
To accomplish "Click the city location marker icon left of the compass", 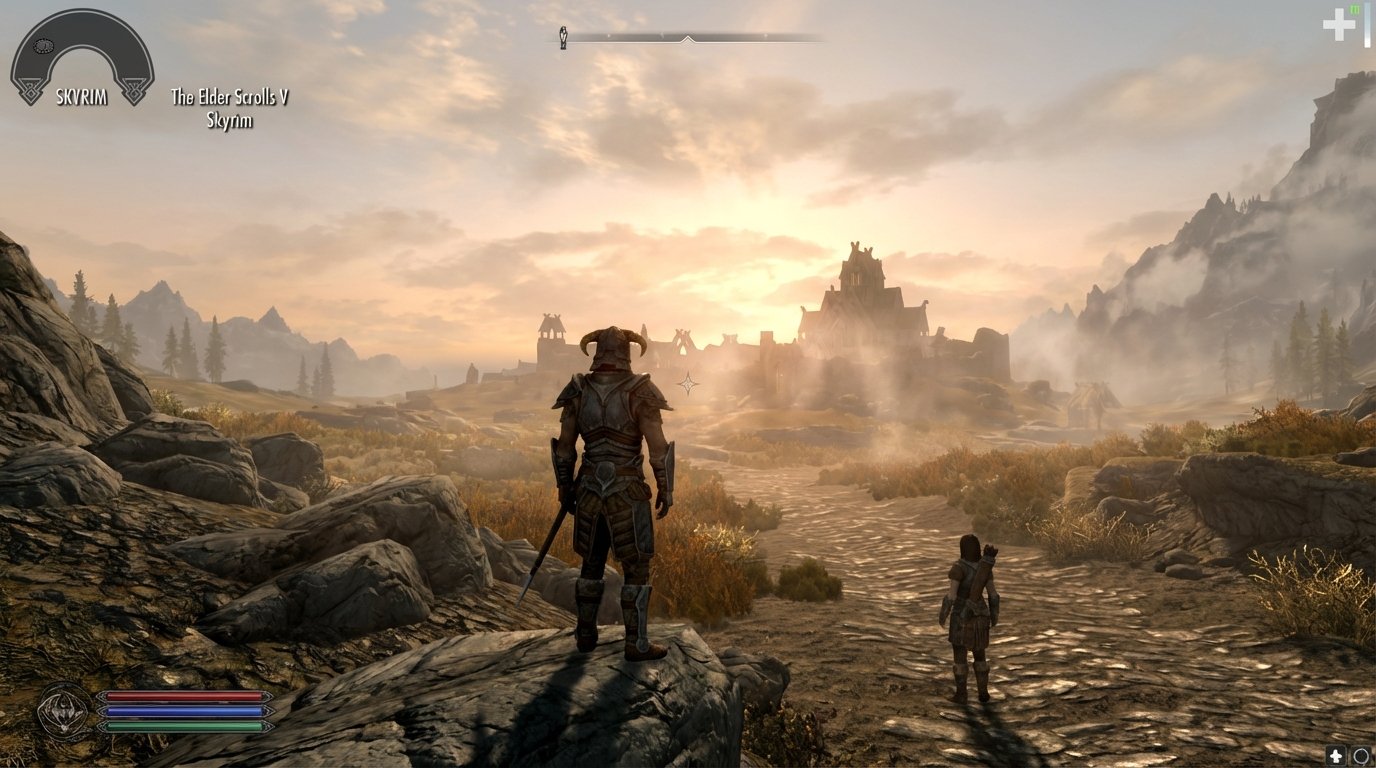I will pyautogui.click(x=564, y=37).
